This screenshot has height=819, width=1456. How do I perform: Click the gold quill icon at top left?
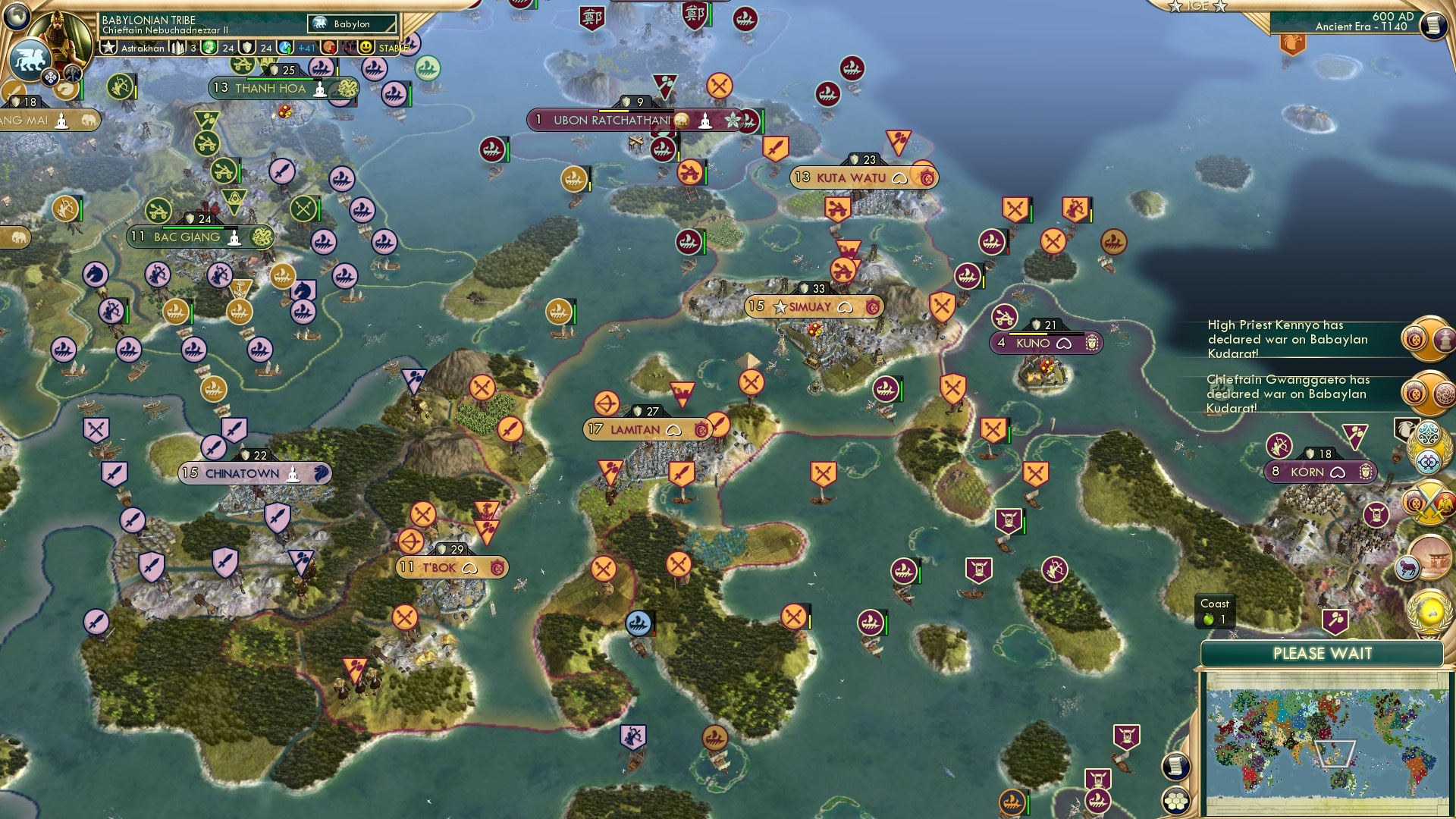point(65,88)
